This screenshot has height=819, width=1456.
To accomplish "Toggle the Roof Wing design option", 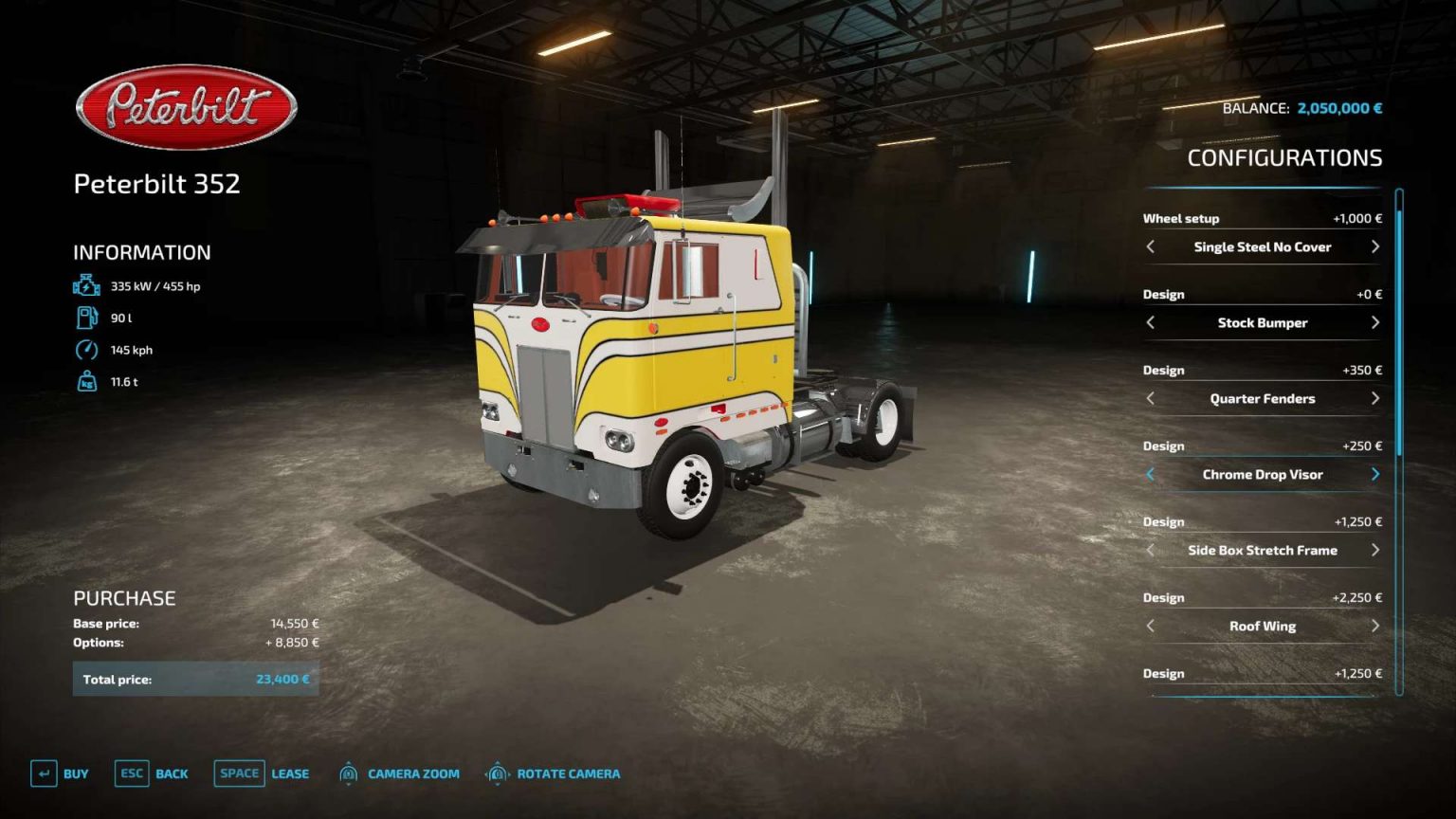I will (x=1262, y=626).
